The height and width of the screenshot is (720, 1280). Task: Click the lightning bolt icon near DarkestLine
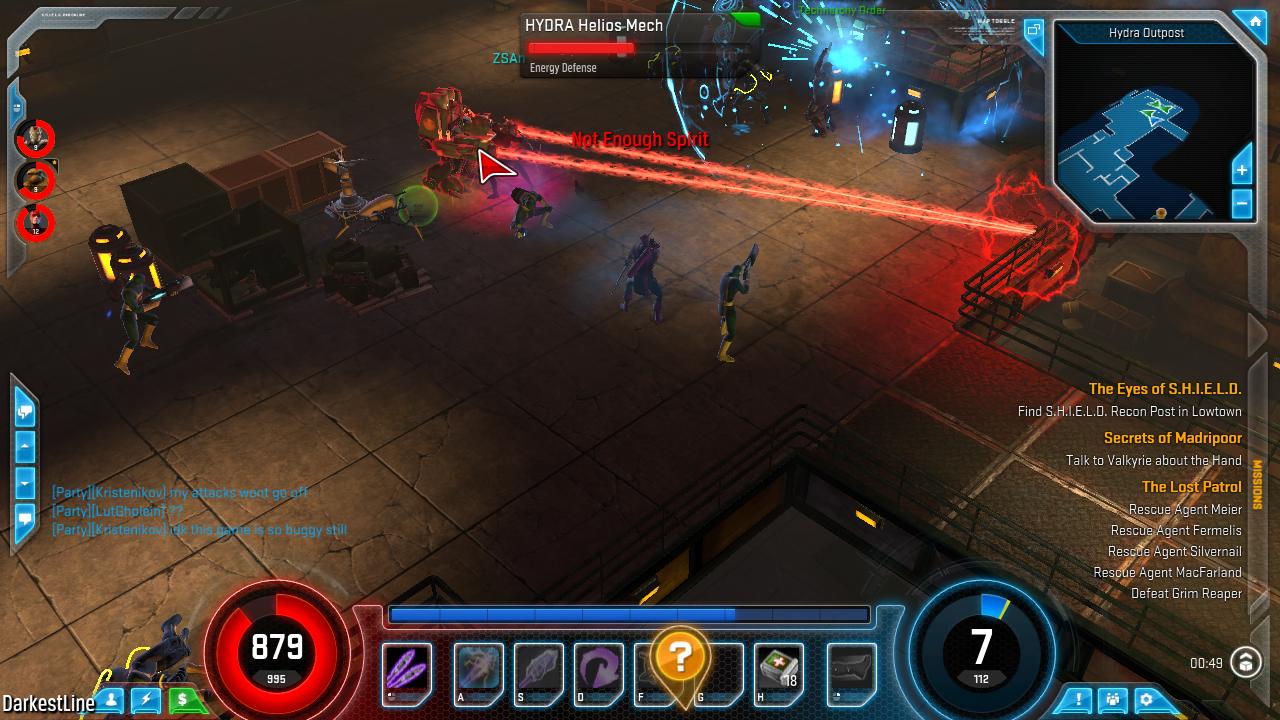(148, 701)
